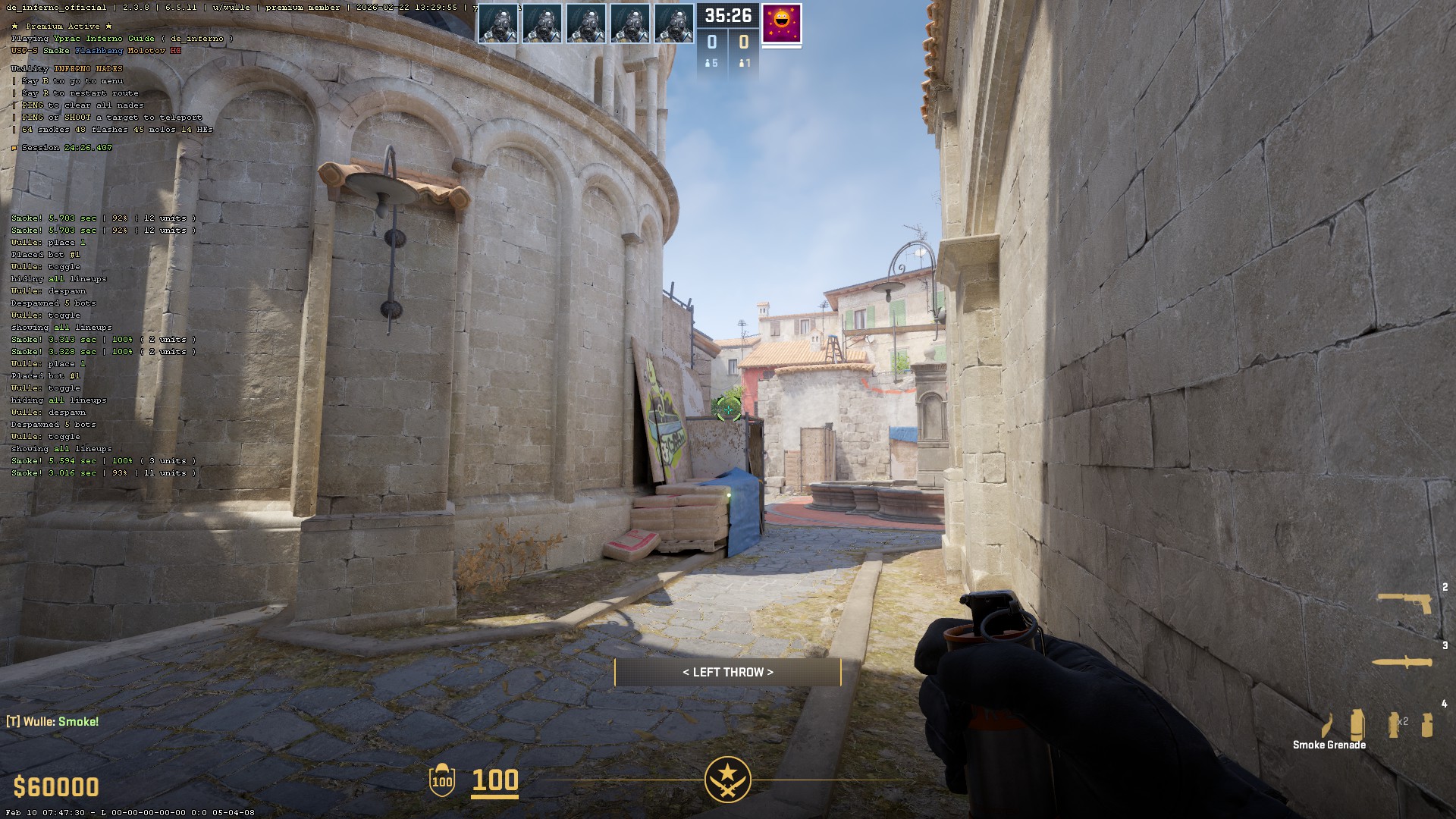
Task: Toggle Flashbang lineups in the guide overlay
Action: (99, 51)
